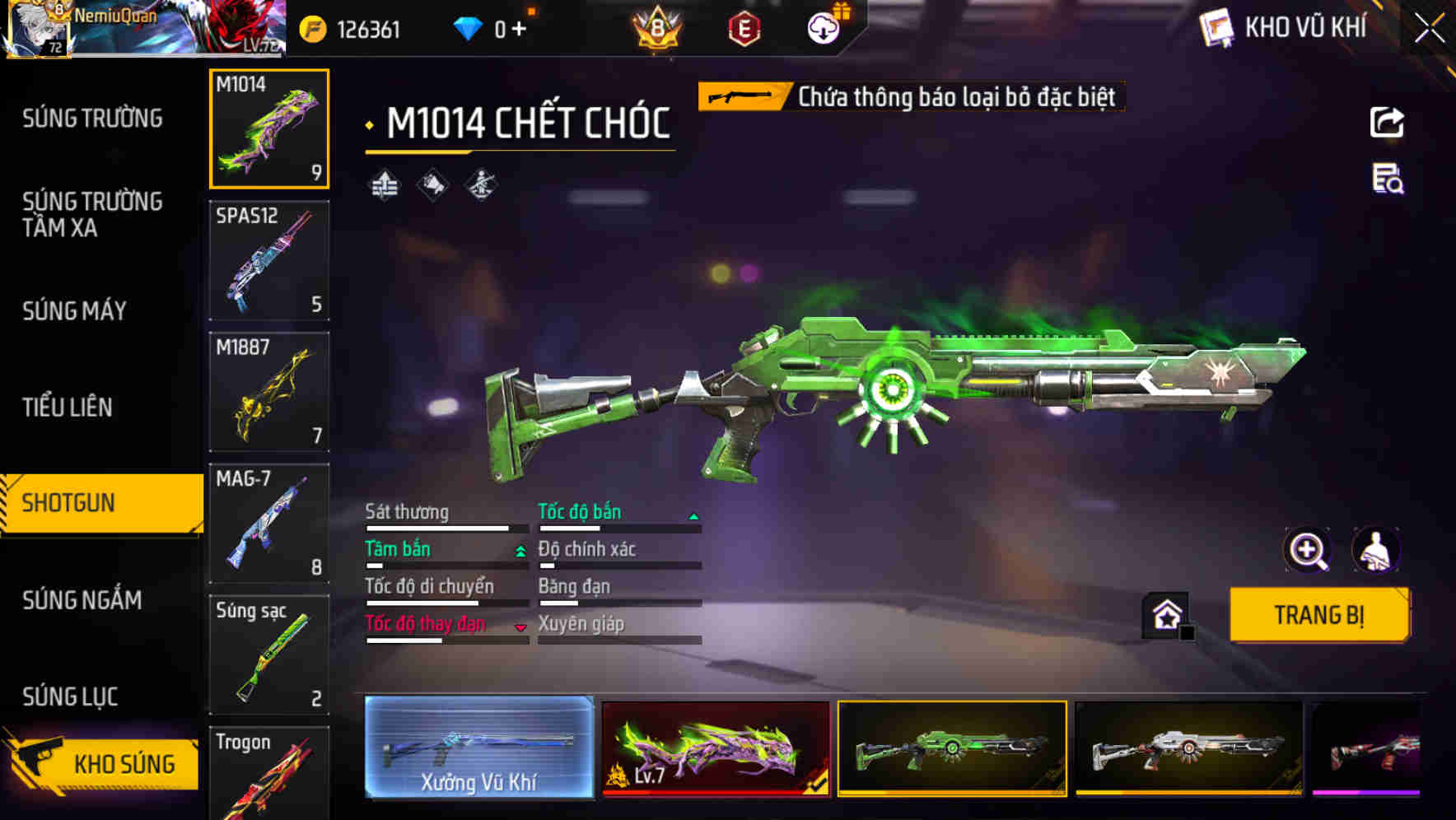Screen dimensions: 1456x820
Task: Add diamonds with the plus button
Action: [519, 30]
